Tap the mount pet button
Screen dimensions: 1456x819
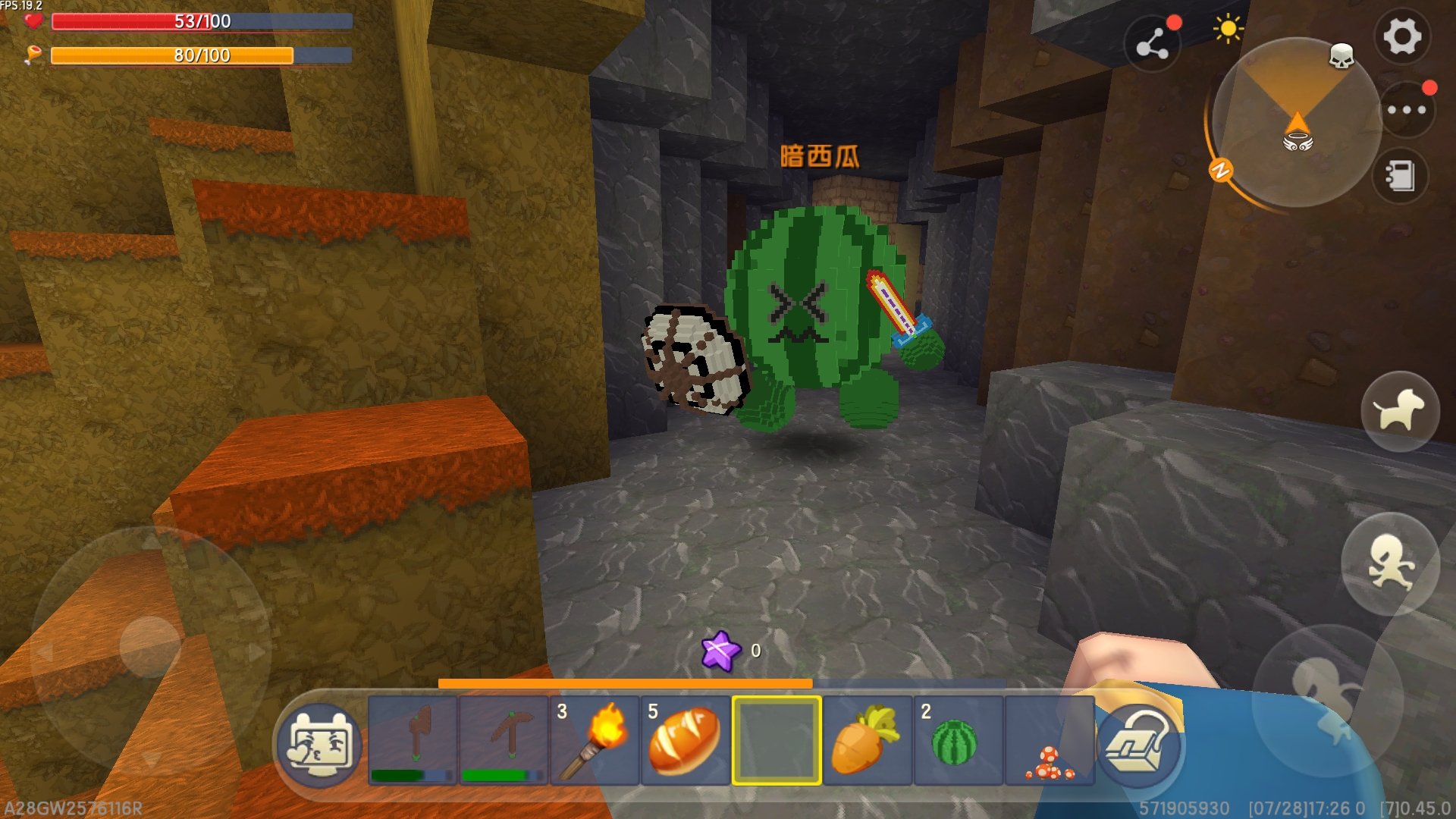pos(1400,411)
